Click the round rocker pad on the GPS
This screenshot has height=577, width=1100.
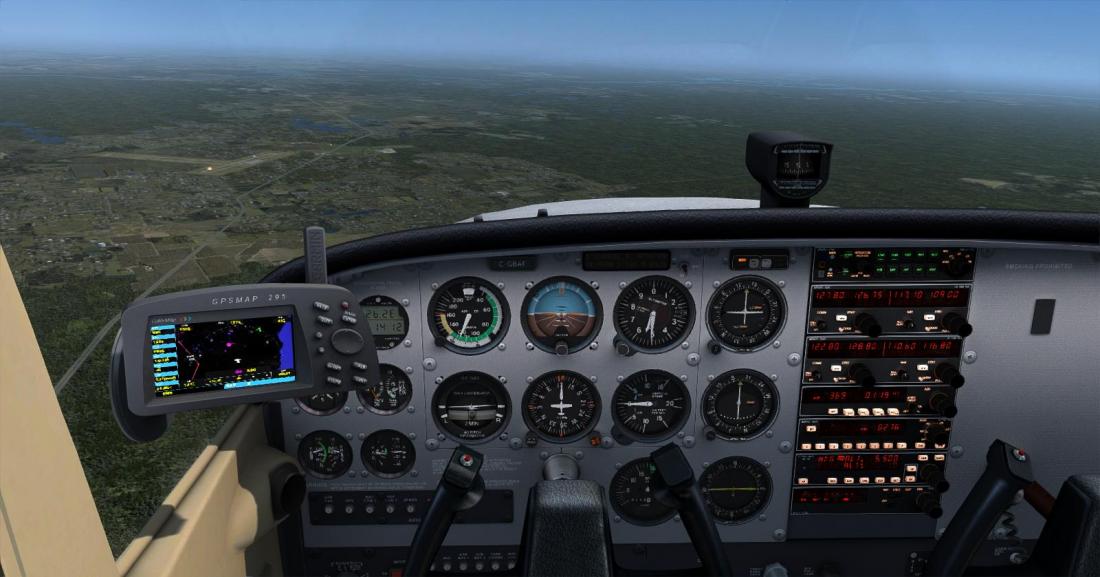click(x=347, y=341)
